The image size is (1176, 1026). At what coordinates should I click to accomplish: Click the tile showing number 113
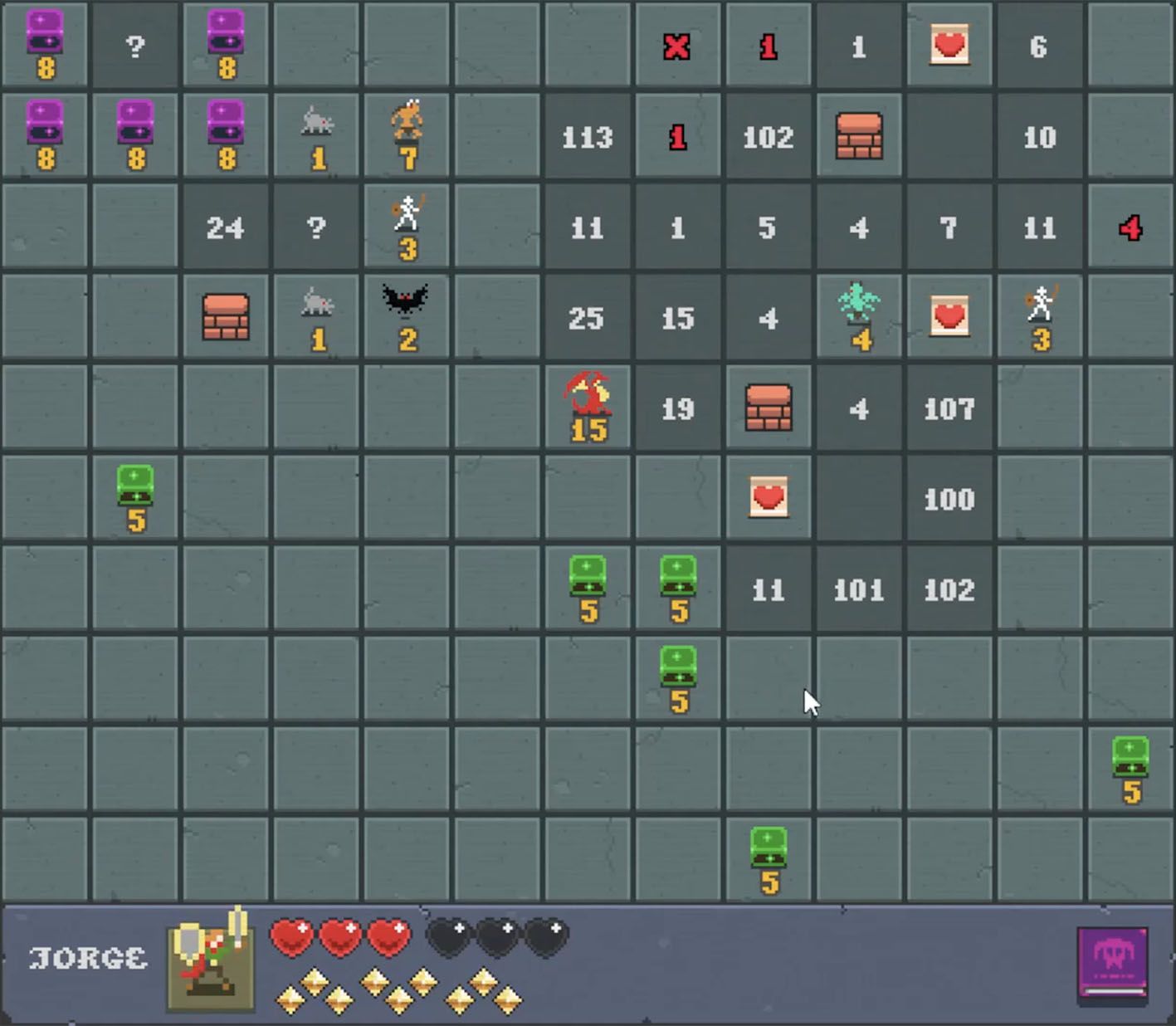(587, 137)
